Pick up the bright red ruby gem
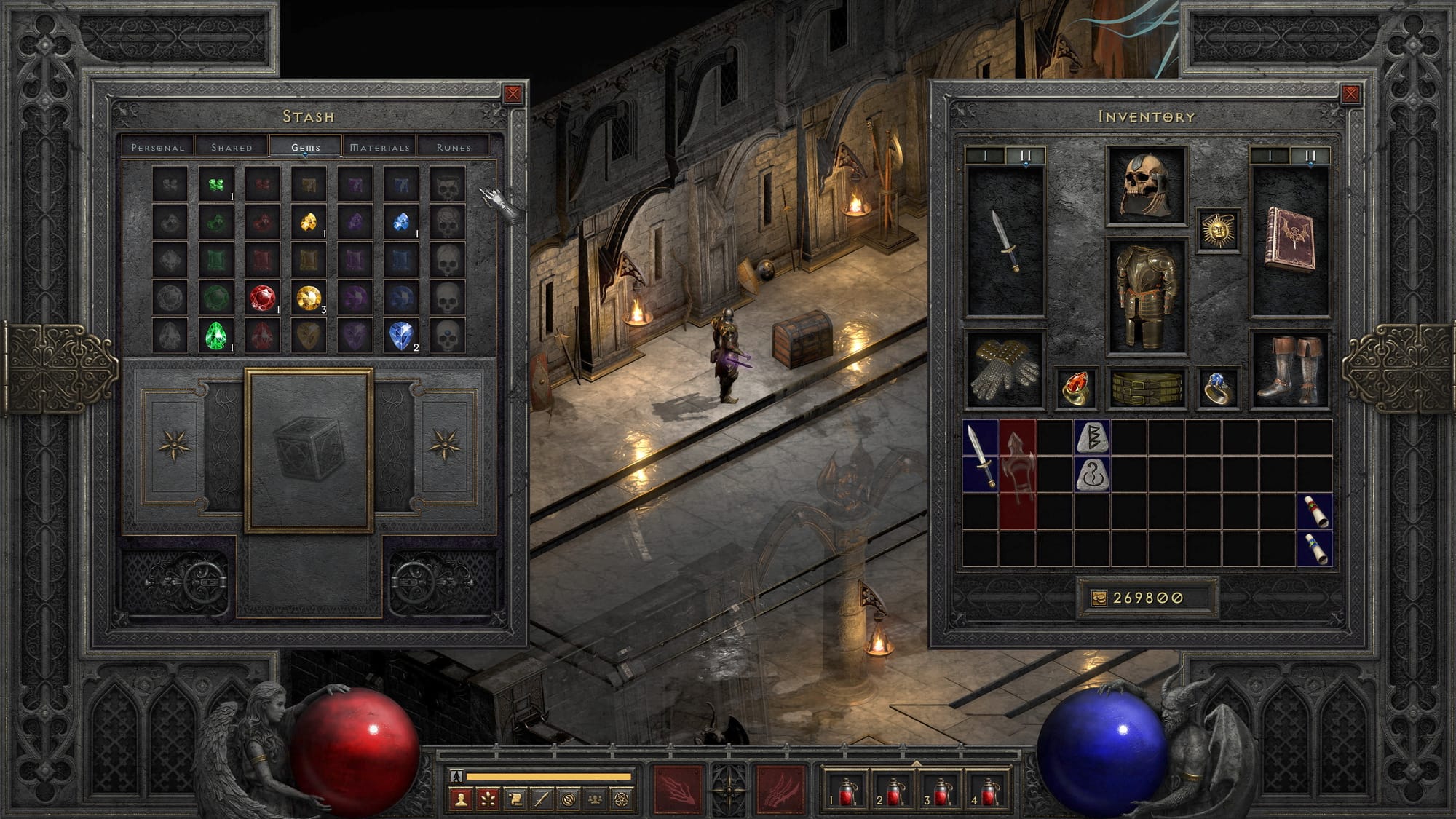This screenshot has width=1456, height=819. (x=262, y=298)
